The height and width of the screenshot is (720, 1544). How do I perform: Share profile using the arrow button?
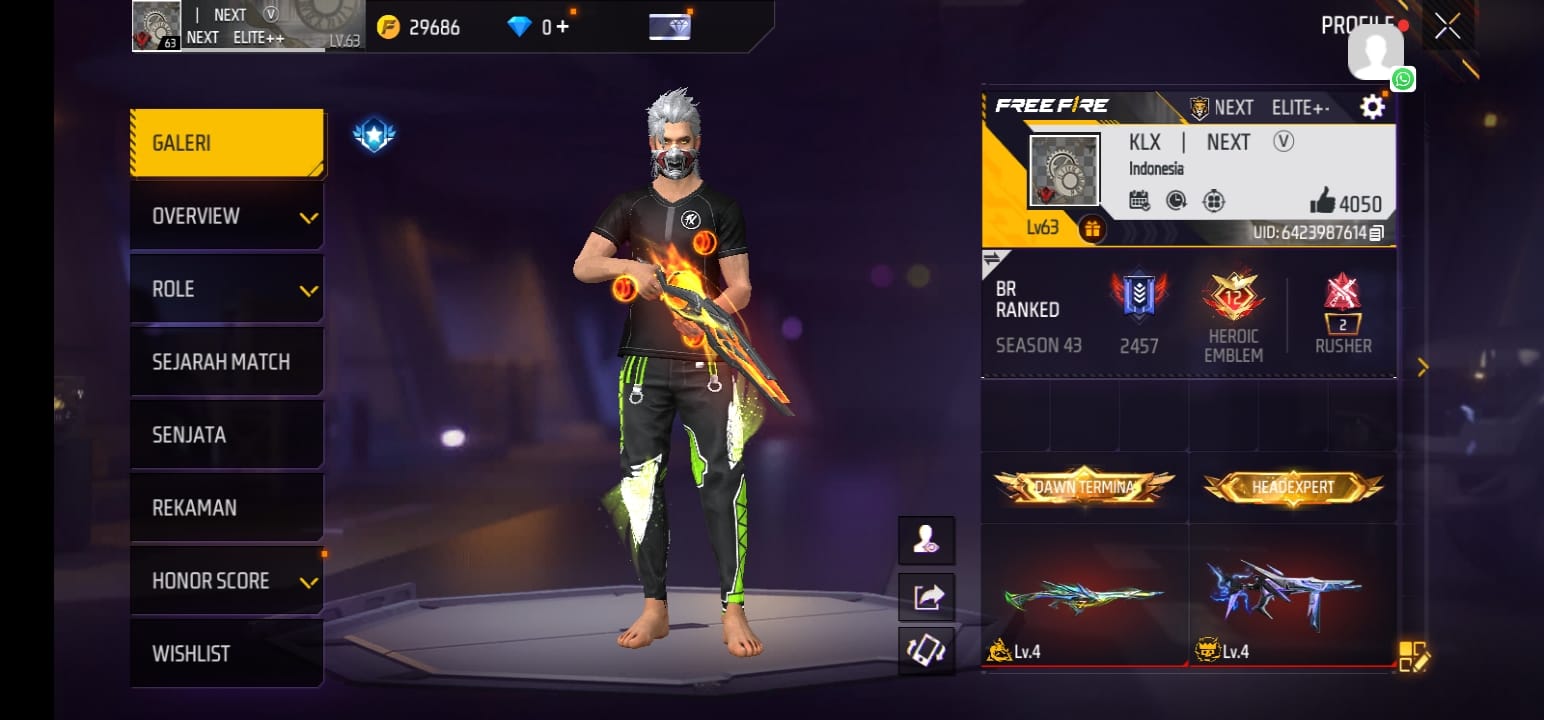(927, 597)
